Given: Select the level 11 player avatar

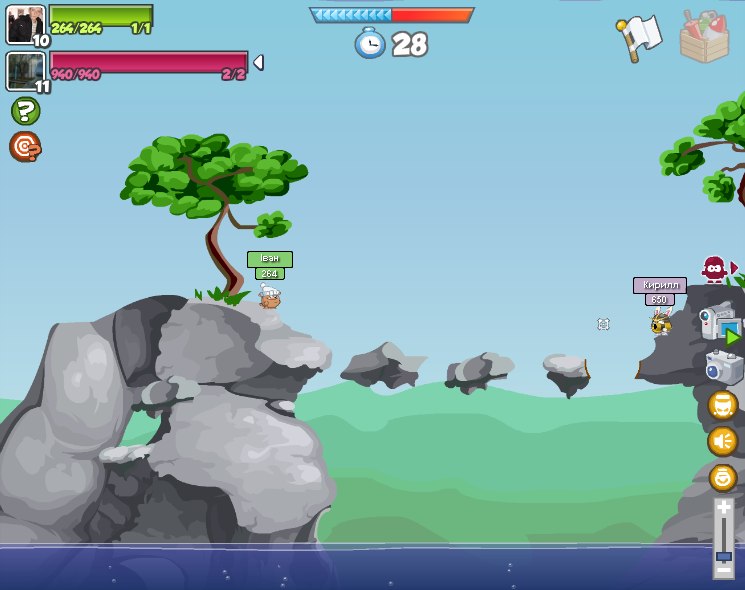Looking at the screenshot, I should click(24, 71).
